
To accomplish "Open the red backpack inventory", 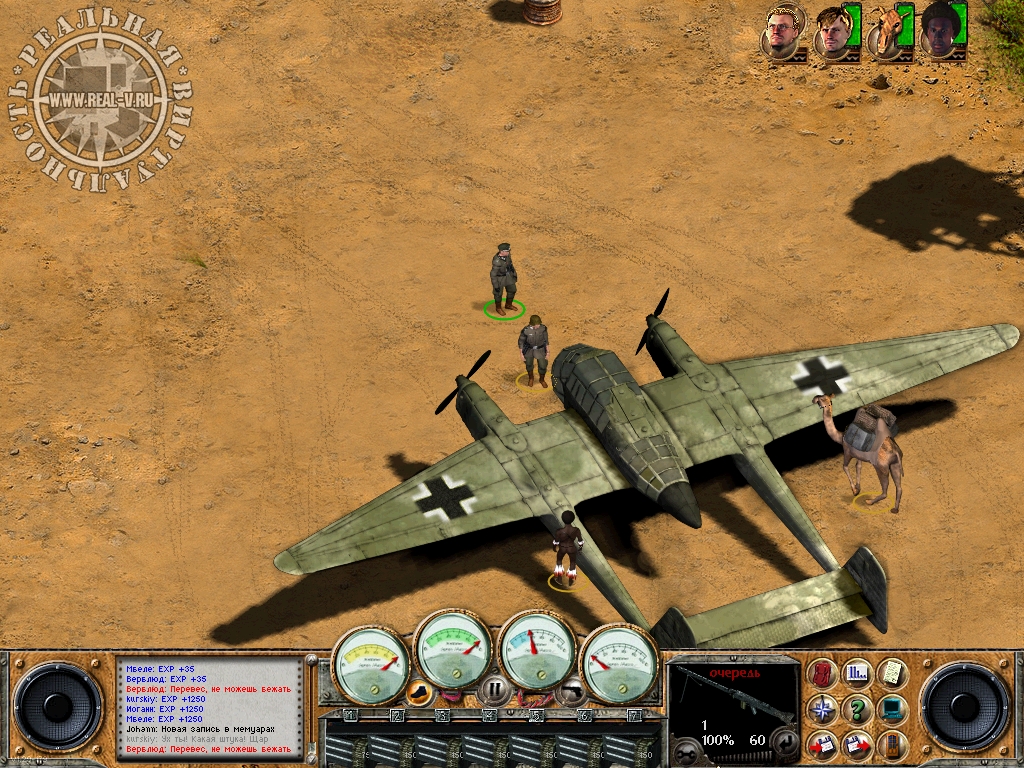I will (x=823, y=674).
